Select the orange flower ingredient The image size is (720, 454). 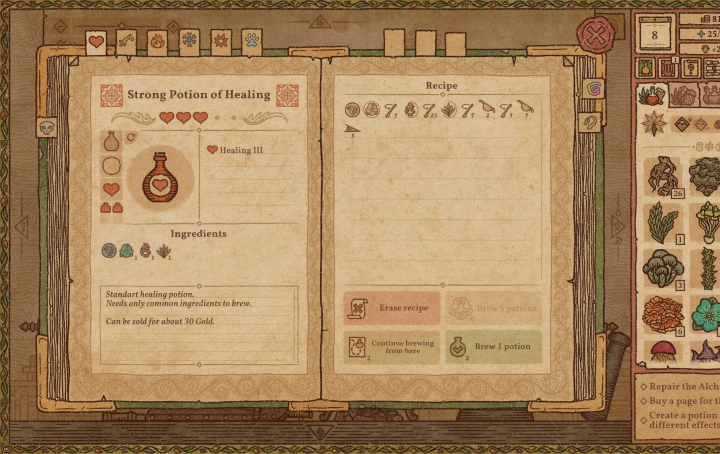tap(663, 315)
